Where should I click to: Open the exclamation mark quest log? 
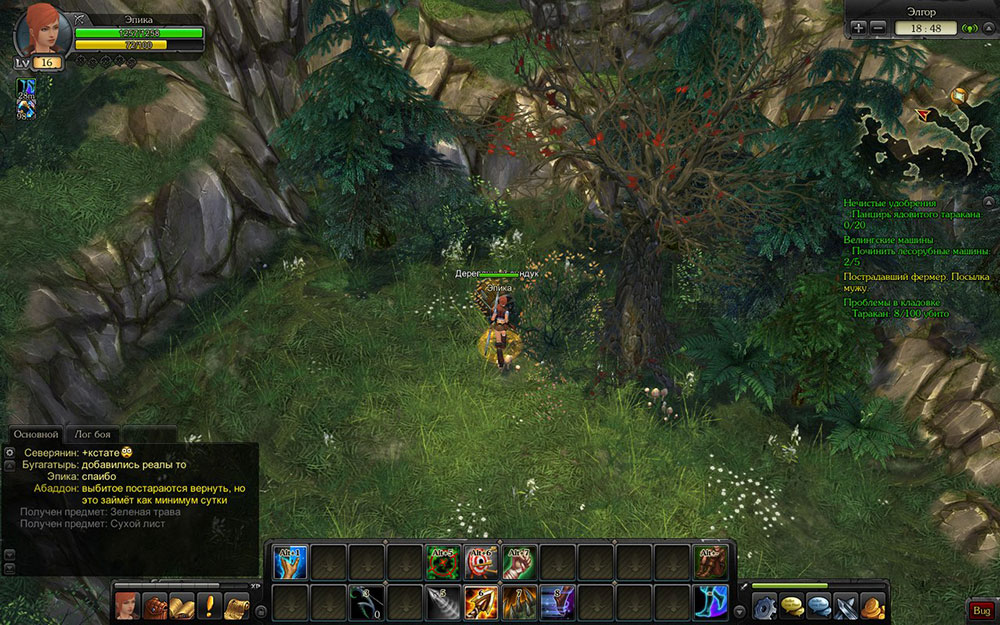coord(209,606)
